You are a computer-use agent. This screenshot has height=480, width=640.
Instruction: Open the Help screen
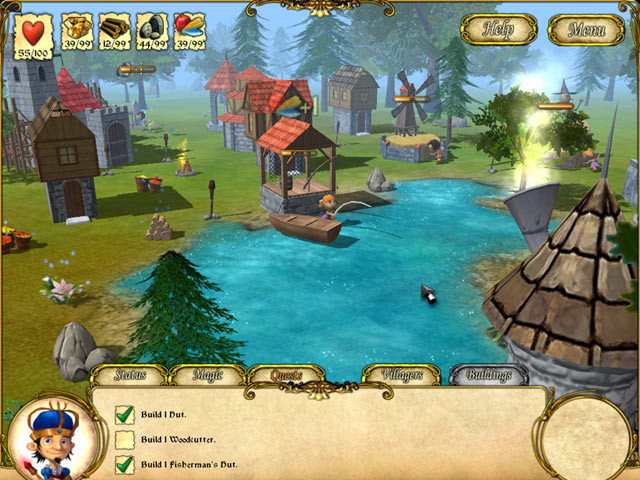click(498, 28)
